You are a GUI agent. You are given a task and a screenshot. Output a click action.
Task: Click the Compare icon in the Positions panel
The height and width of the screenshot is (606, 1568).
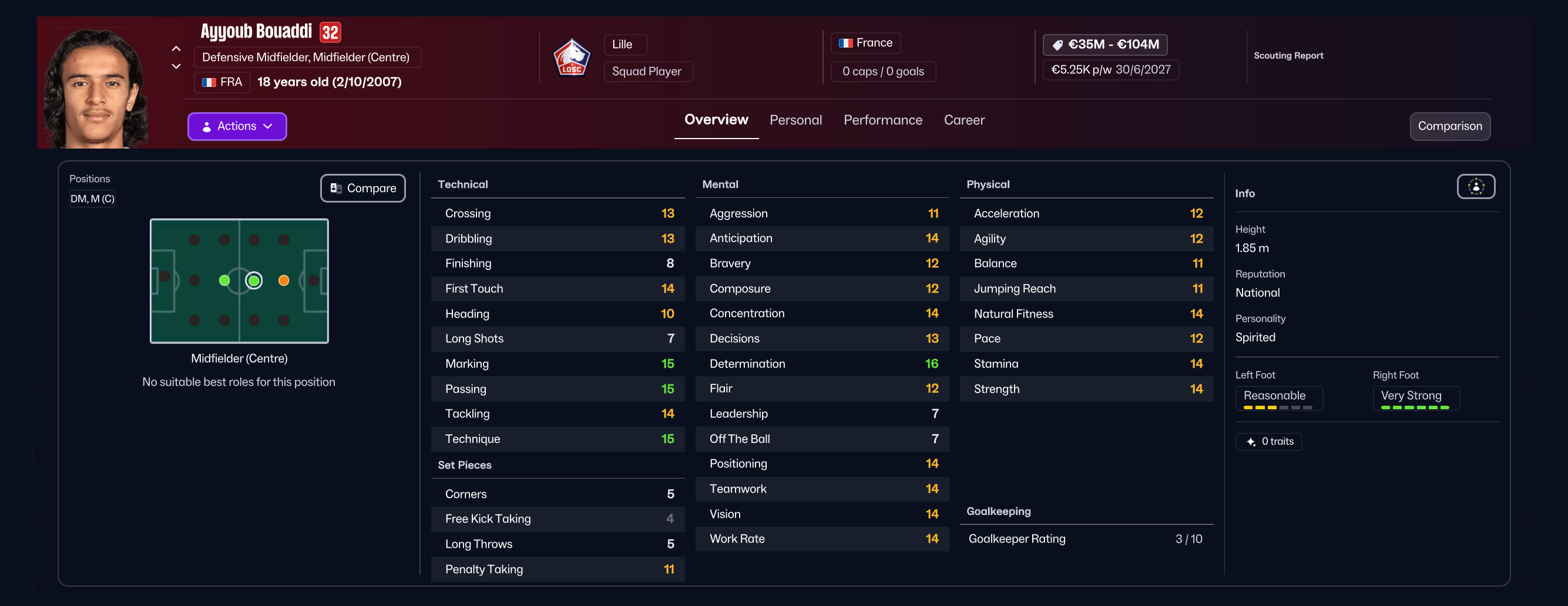pyautogui.click(x=335, y=188)
